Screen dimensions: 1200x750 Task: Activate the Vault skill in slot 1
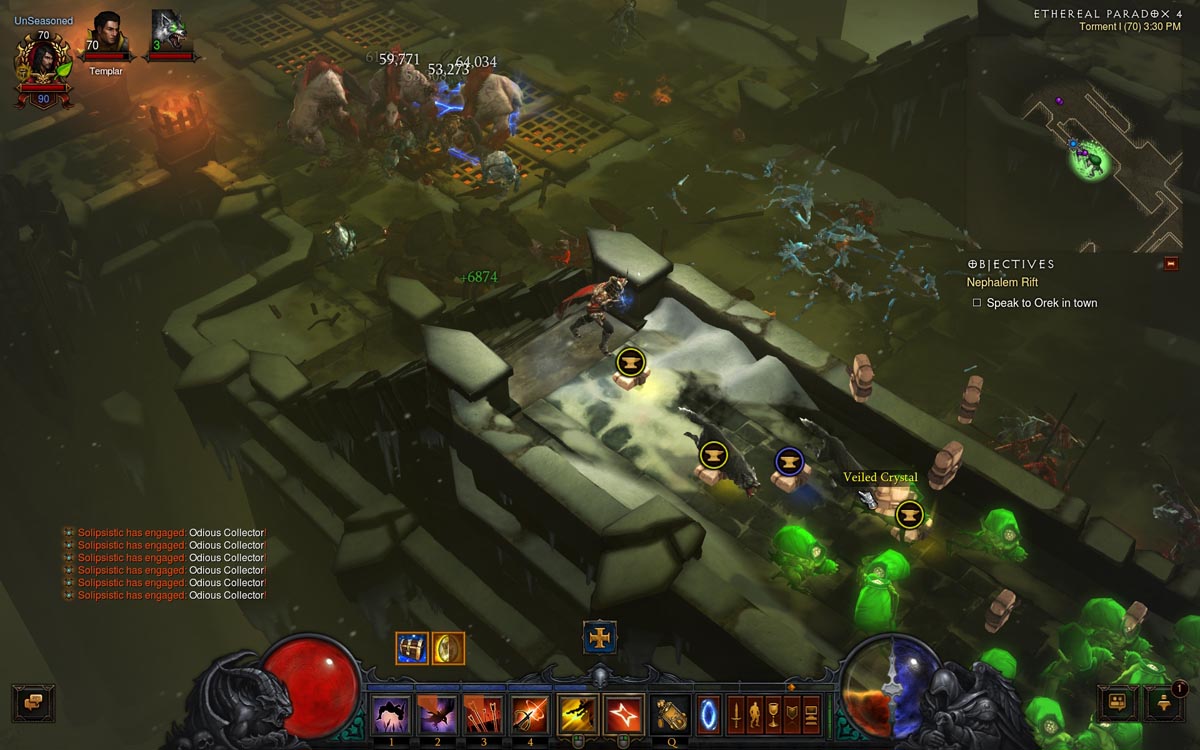387,713
